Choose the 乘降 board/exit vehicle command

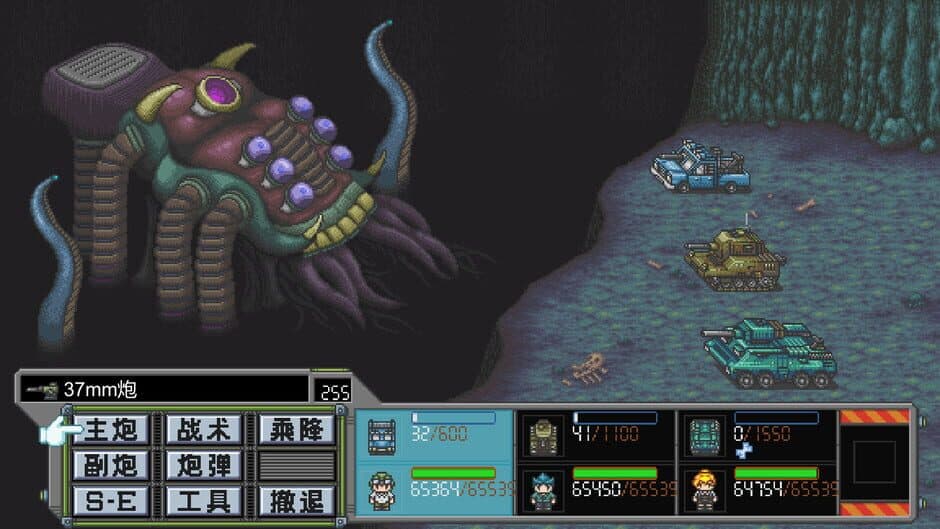(296, 430)
